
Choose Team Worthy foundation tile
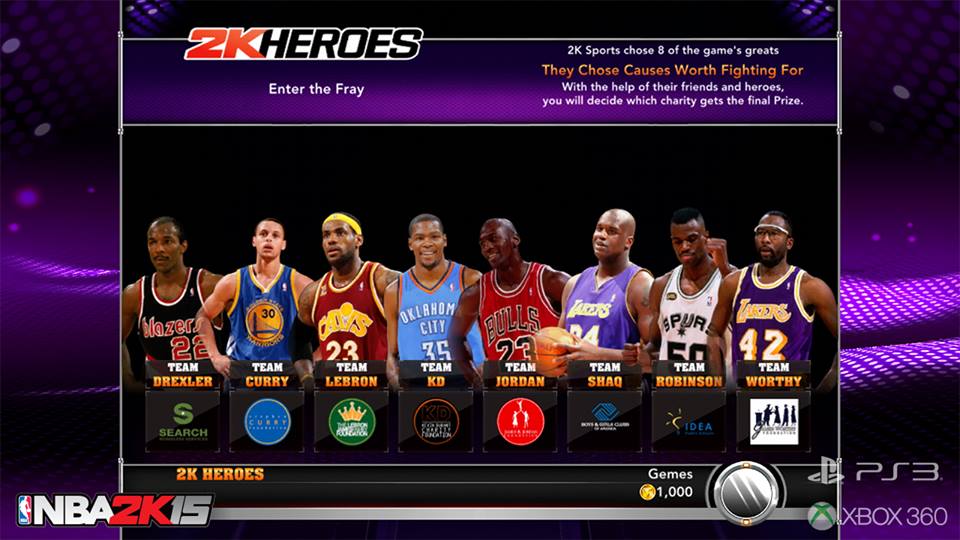coord(774,421)
